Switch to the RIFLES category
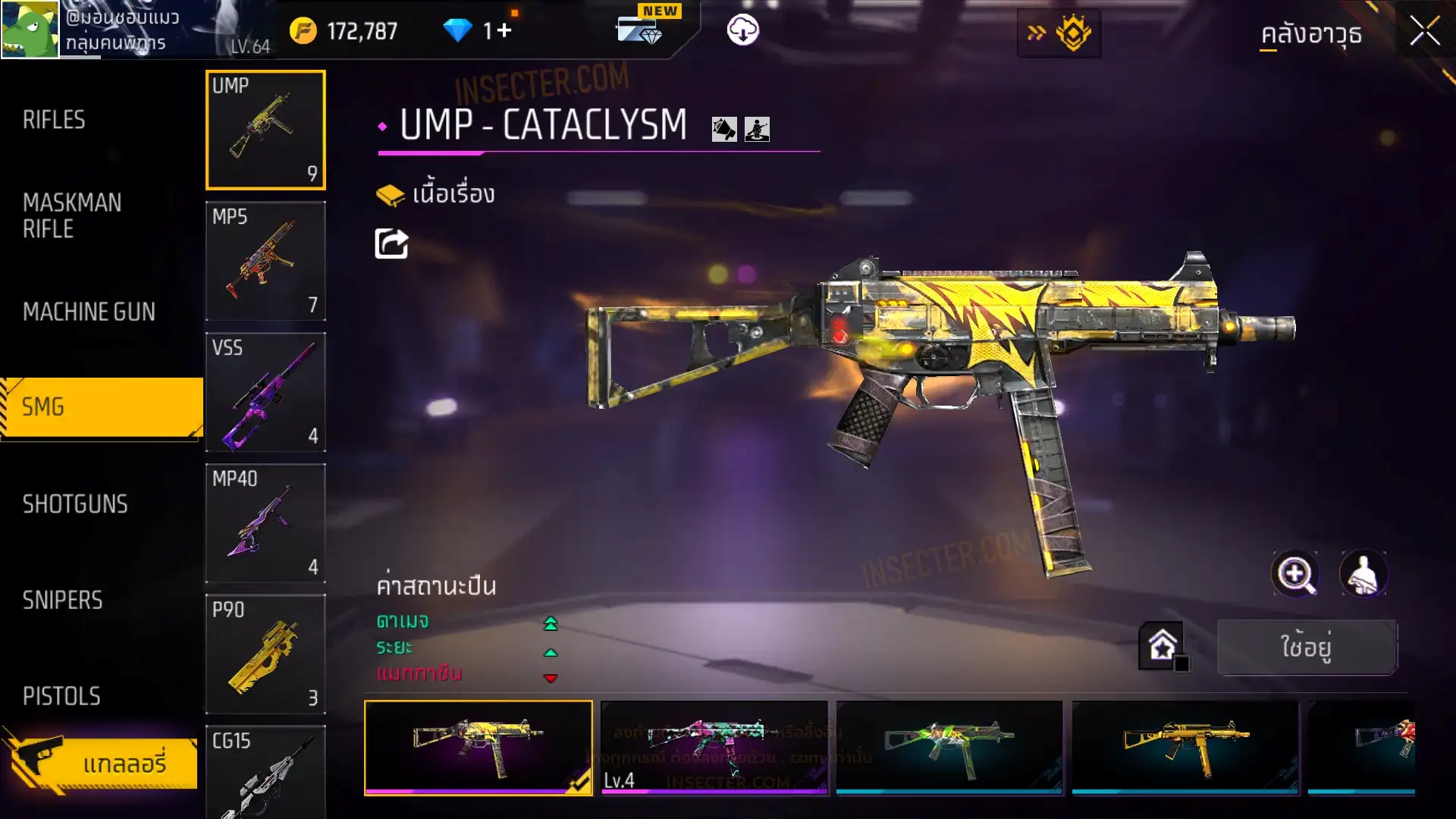This screenshot has height=819, width=1456. (54, 120)
